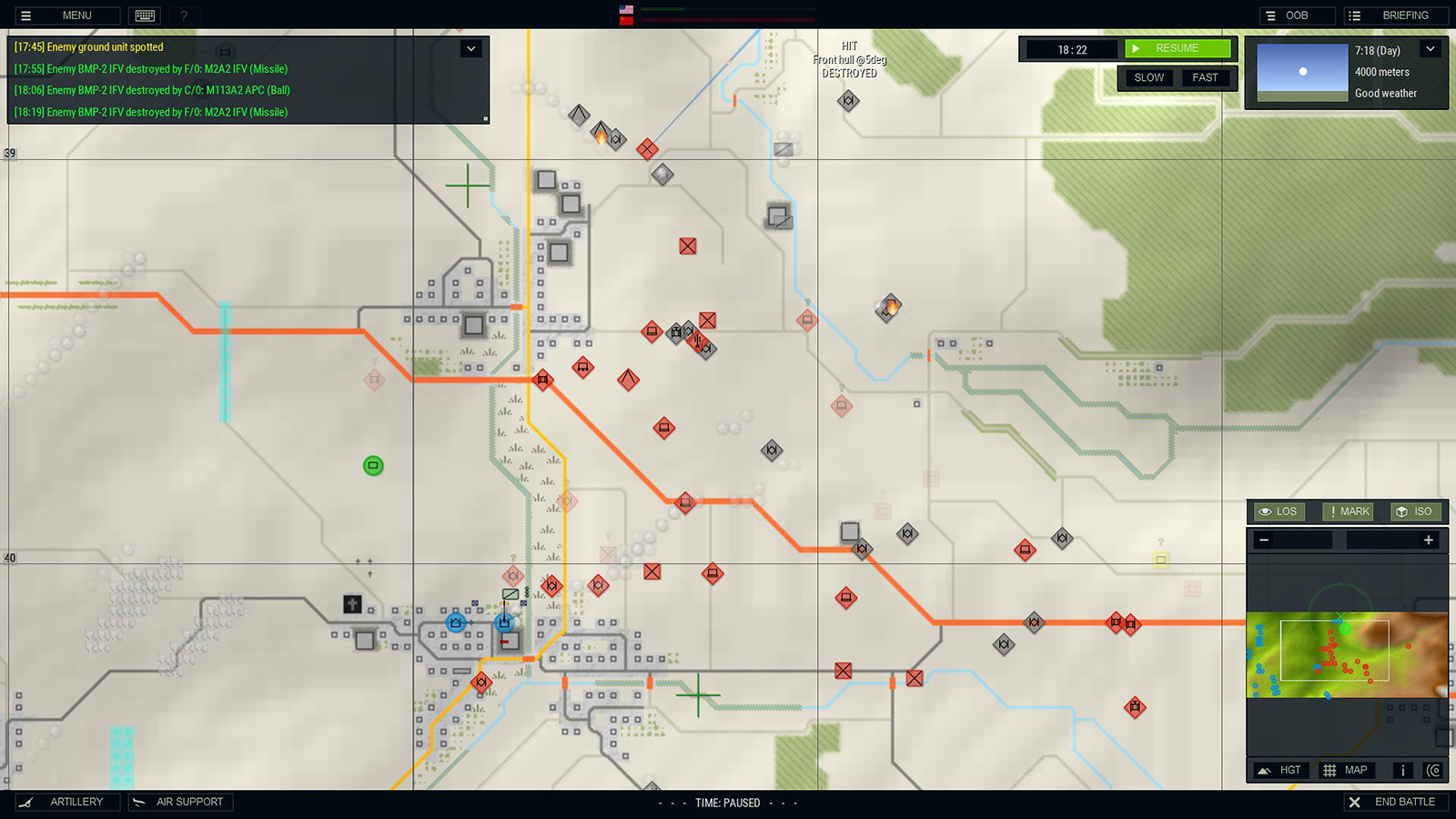
Task: Collapse the enemy unit message log
Action: (x=471, y=47)
